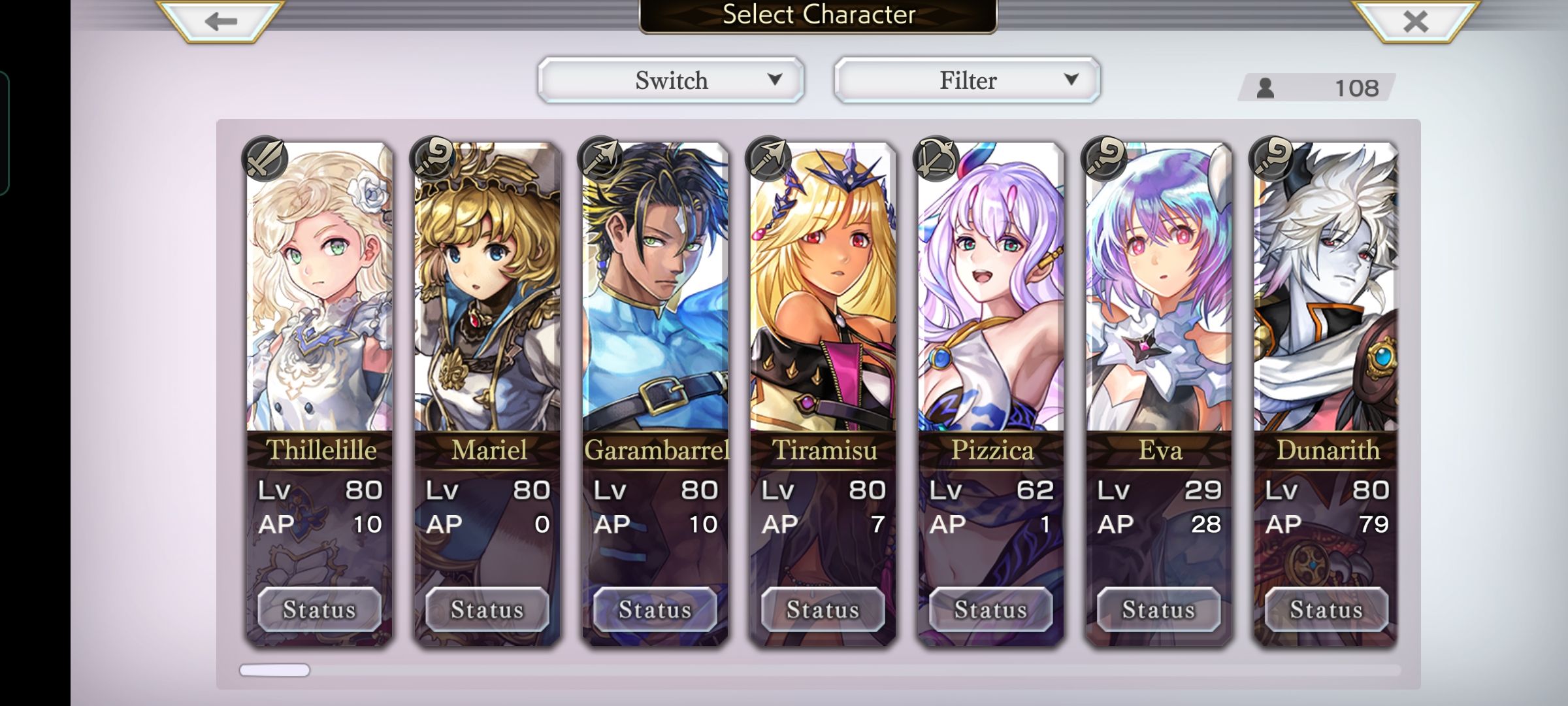This screenshot has width=1568, height=706.
Task: Show Garambarrel's Status page
Action: (655, 609)
